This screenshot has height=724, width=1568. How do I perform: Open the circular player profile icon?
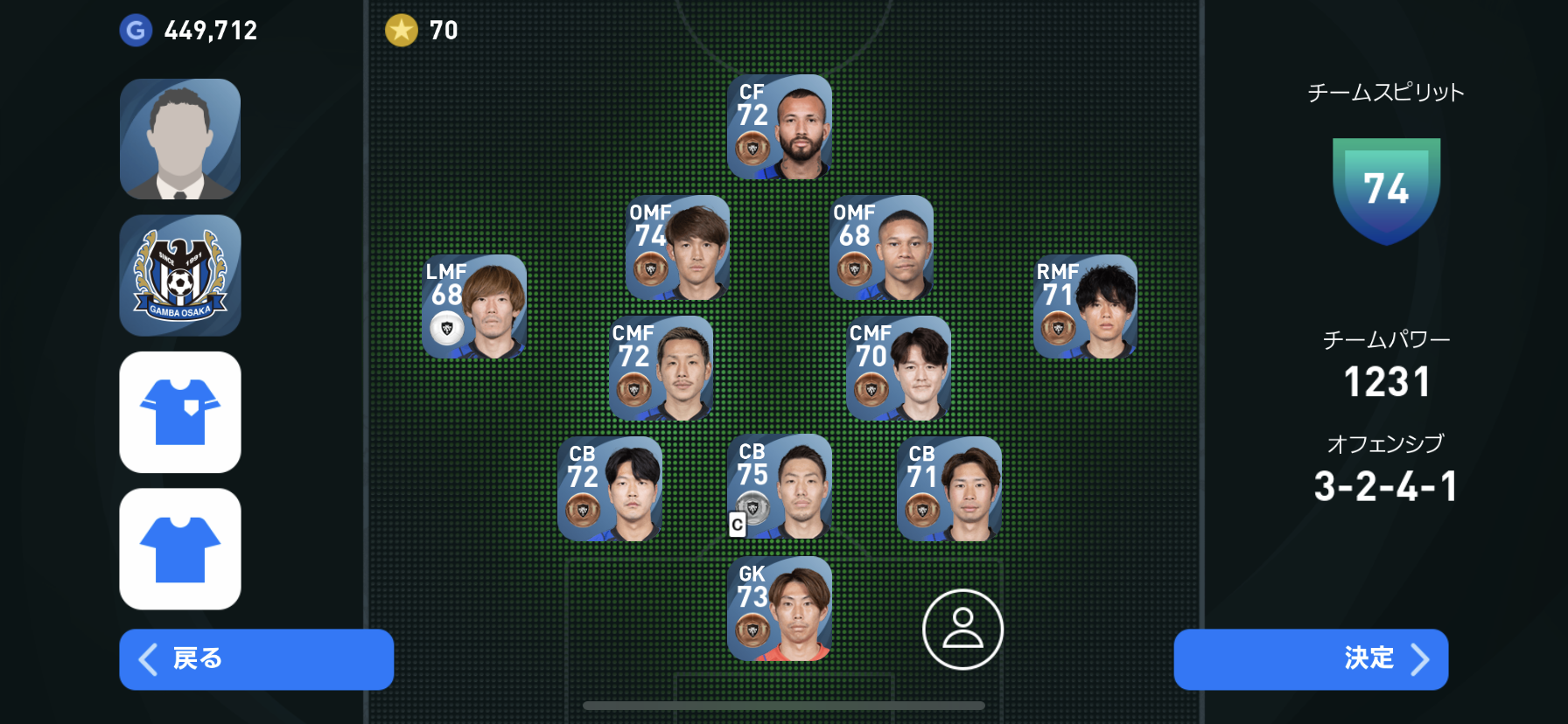[962, 630]
